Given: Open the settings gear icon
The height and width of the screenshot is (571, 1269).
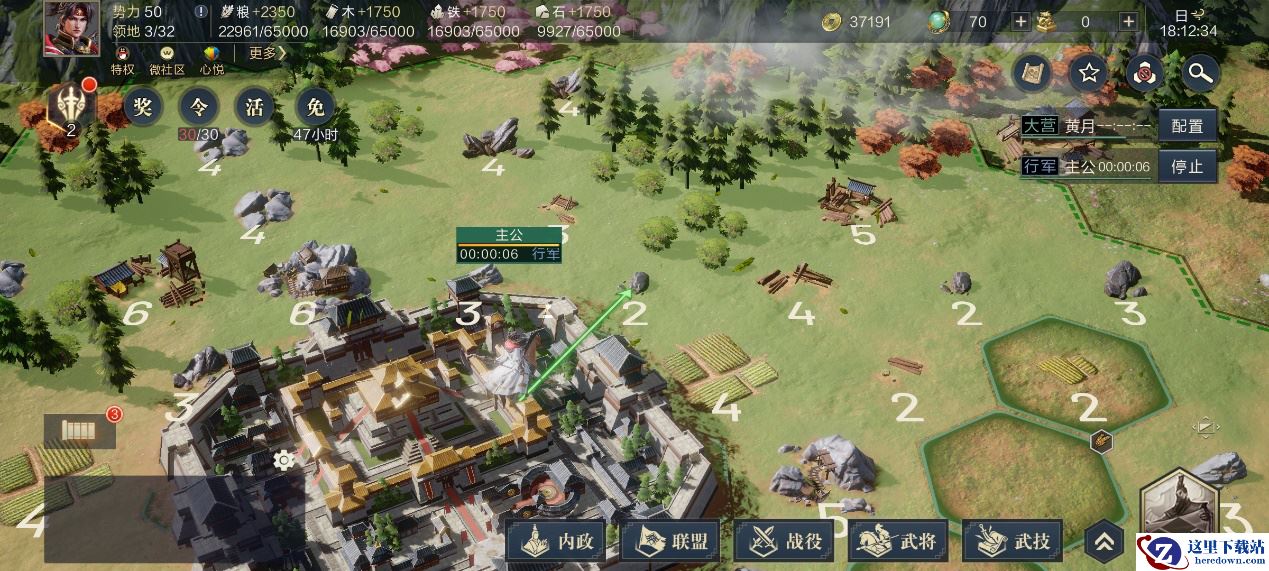Looking at the screenshot, I should tap(284, 460).
